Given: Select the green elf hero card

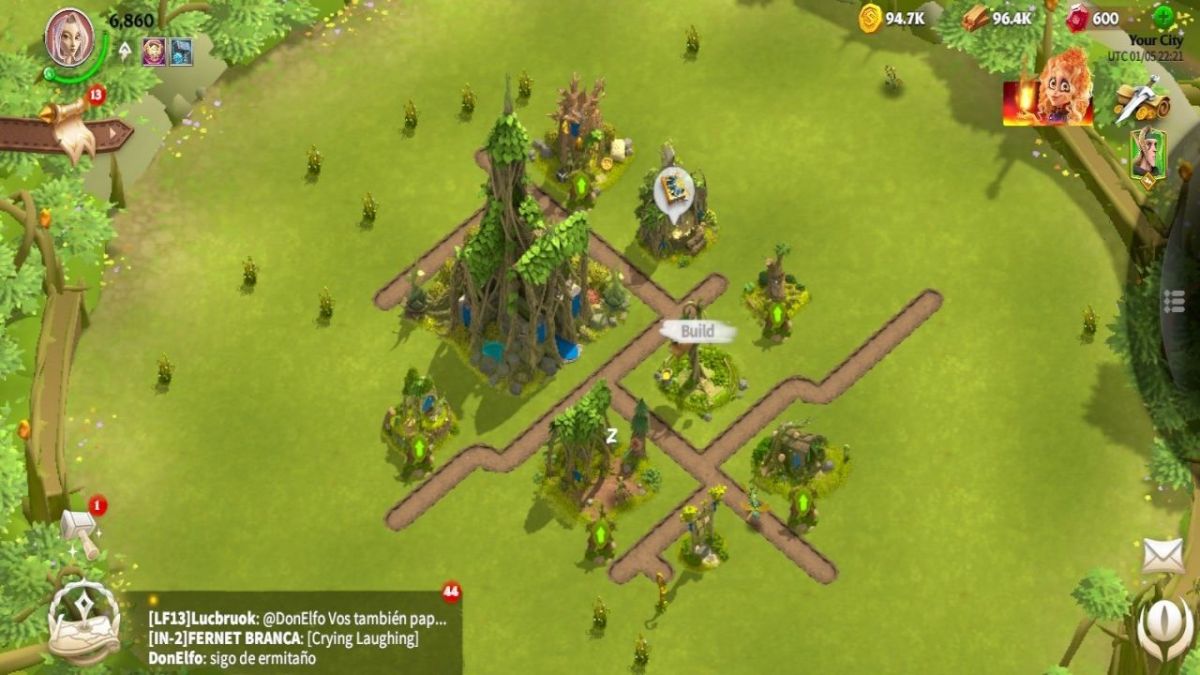Looking at the screenshot, I should point(1146,157).
